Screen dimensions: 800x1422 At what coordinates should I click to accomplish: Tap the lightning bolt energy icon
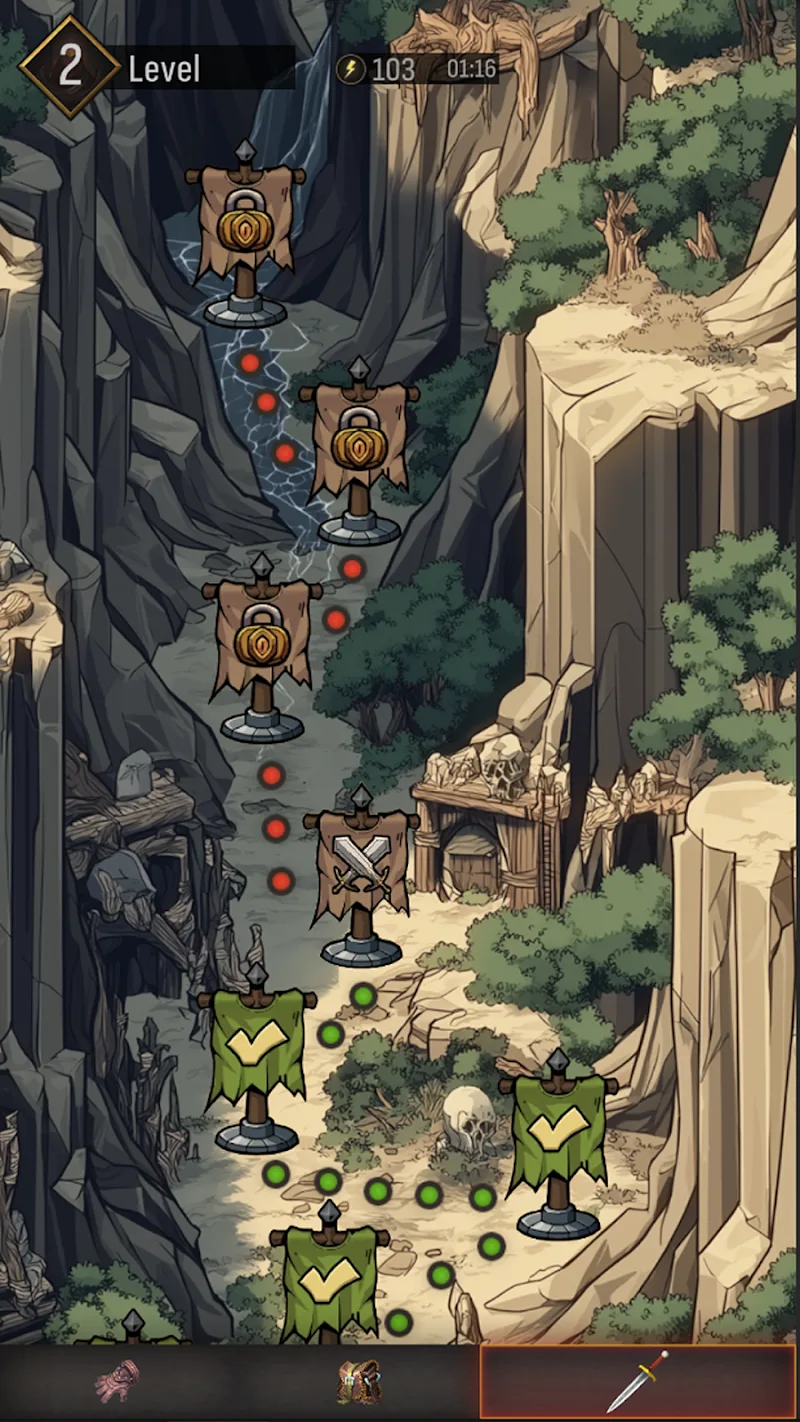point(351,69)
